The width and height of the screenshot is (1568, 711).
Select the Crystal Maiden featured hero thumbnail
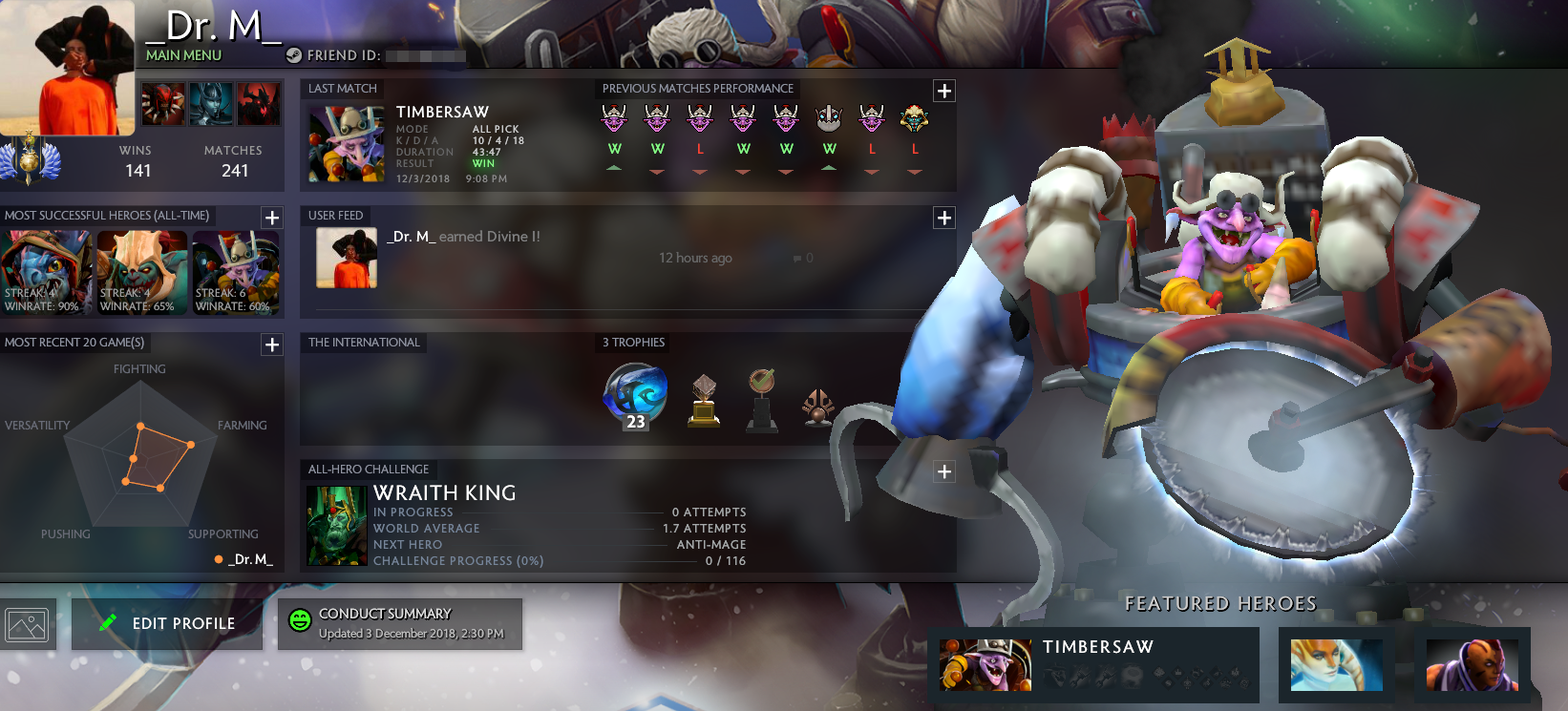1335,665
